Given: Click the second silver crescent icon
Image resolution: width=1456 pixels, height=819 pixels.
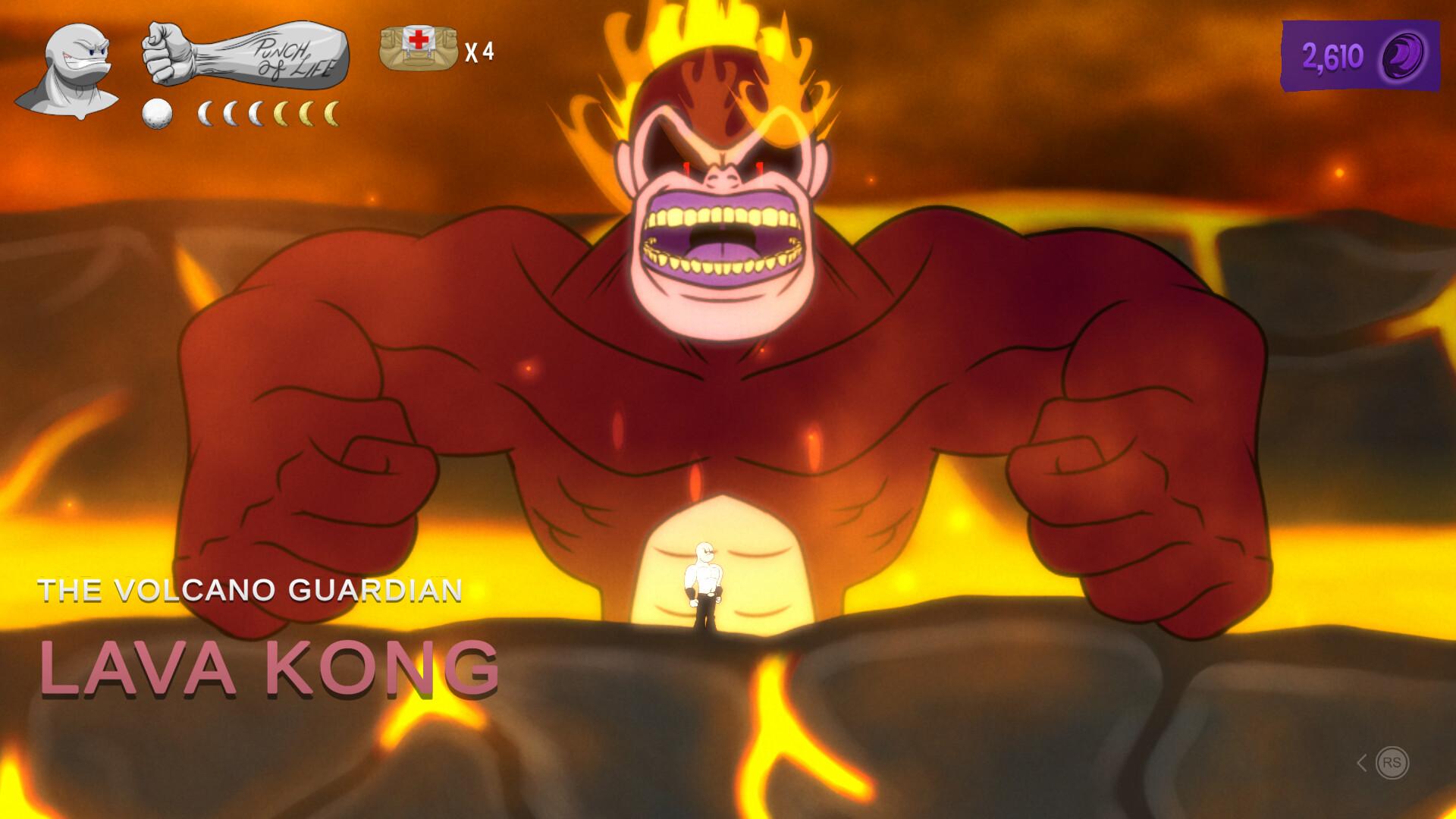Looking at the screenshot, I should click(x=231, y=114).
